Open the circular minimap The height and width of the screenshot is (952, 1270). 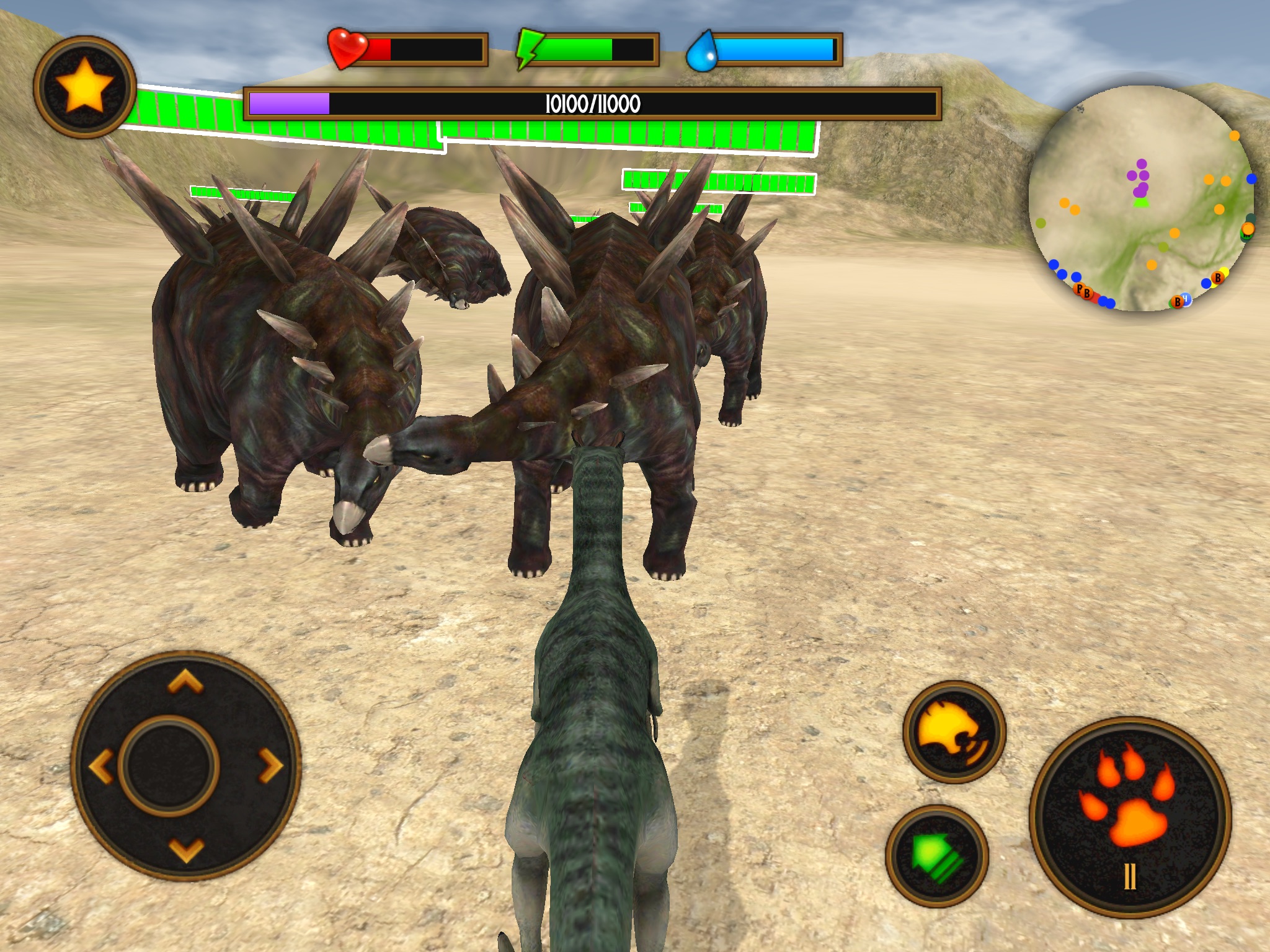coord(1142,198)
